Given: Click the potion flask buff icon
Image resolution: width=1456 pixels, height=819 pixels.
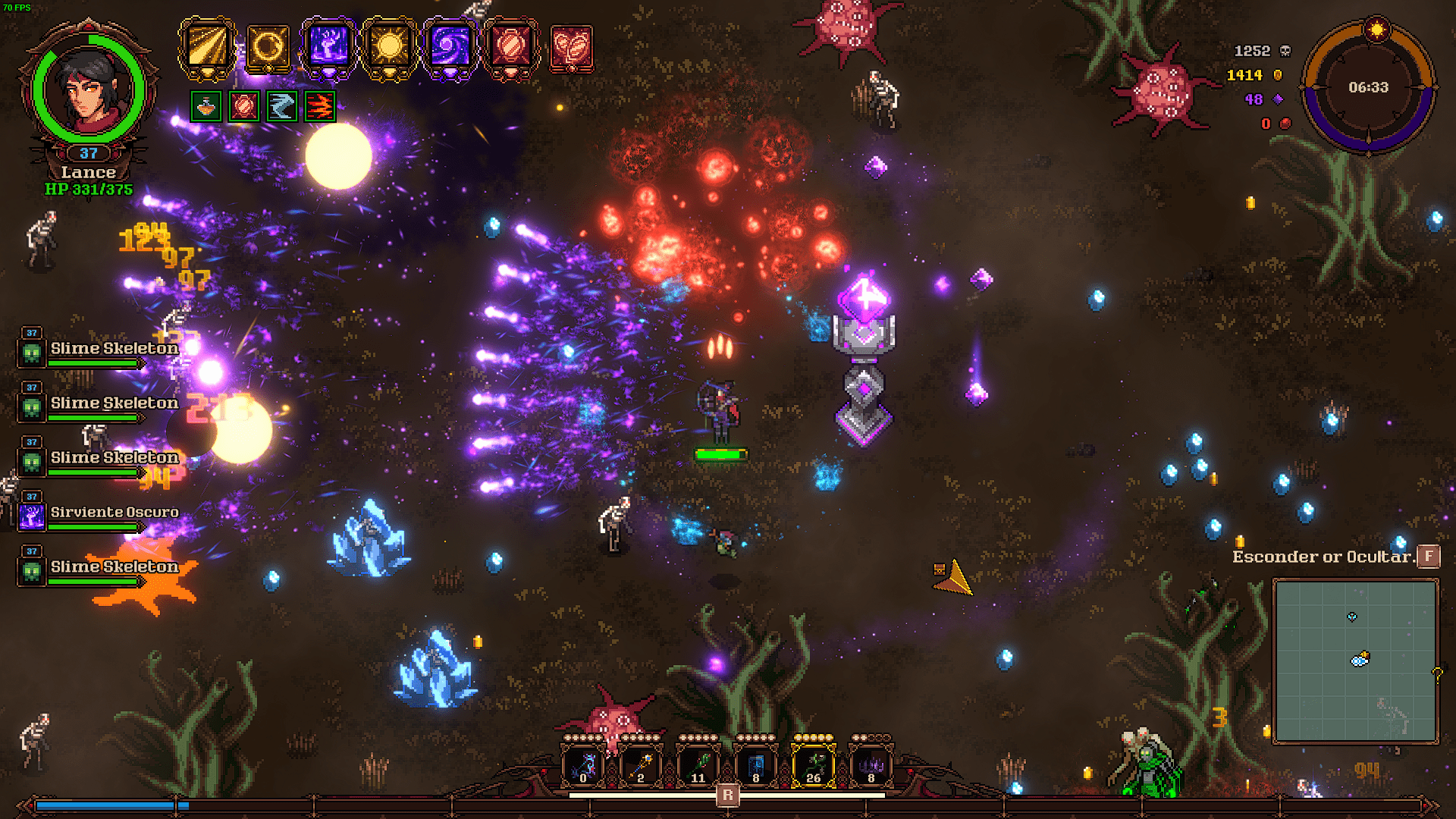Looking at the screenshot, I should click(206, 107).
